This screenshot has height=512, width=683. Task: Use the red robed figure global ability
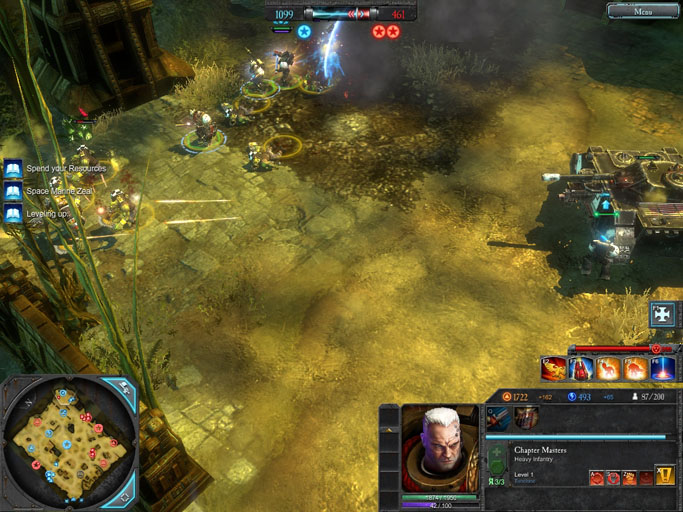581,370
